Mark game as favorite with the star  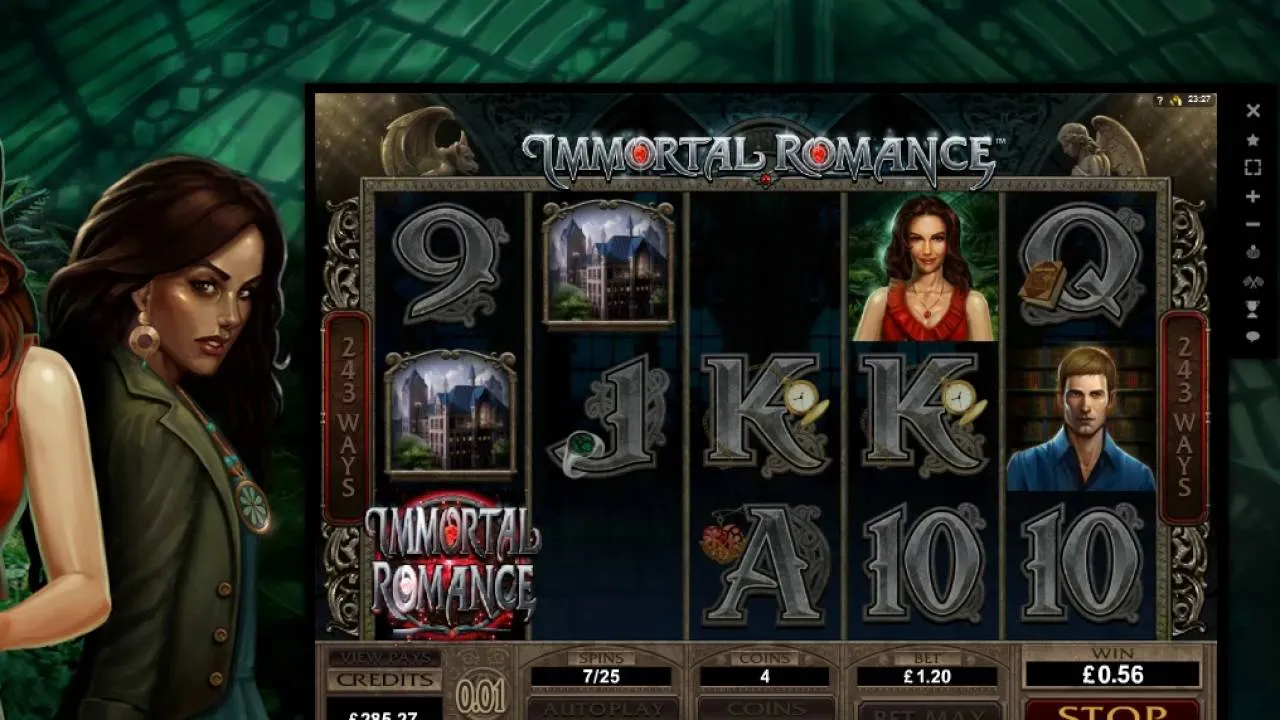point(1254,140)
